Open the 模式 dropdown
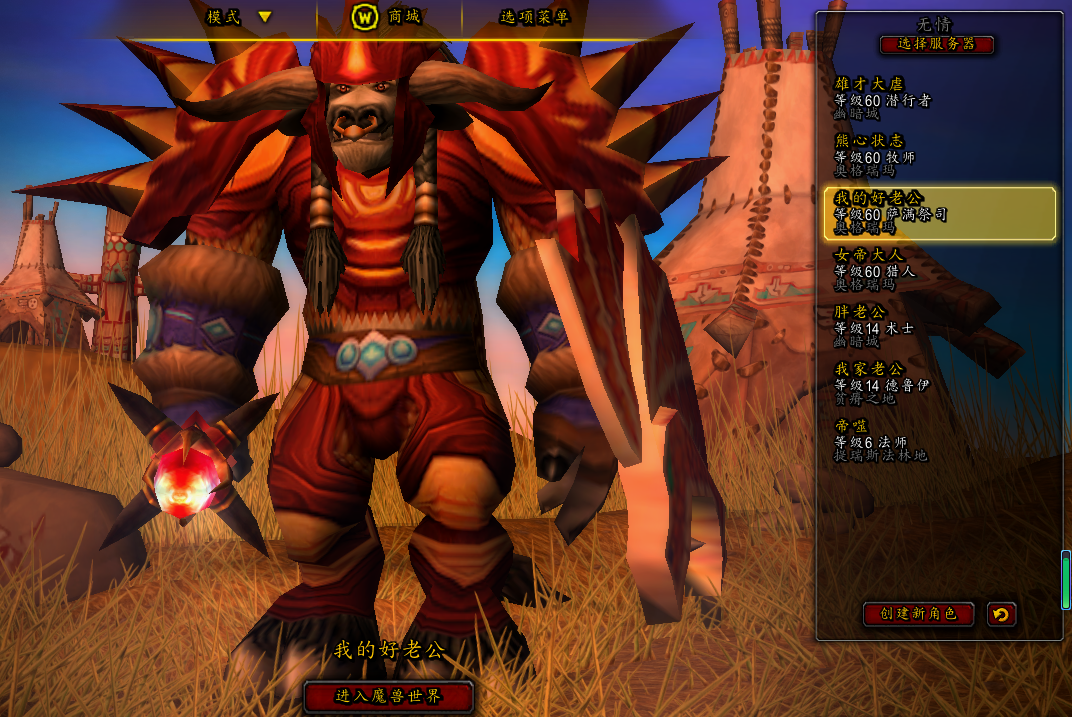The image size is (1072, 717). 239,17
